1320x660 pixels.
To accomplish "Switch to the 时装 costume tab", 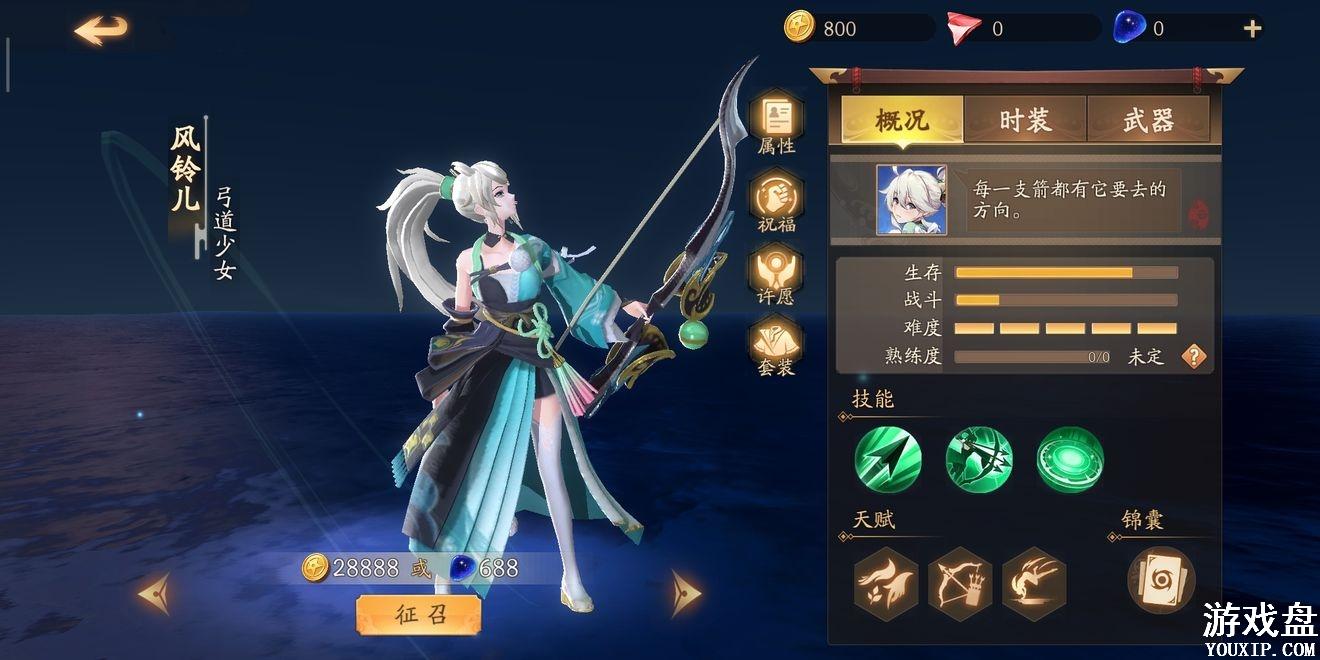I will coord(1025,121).
